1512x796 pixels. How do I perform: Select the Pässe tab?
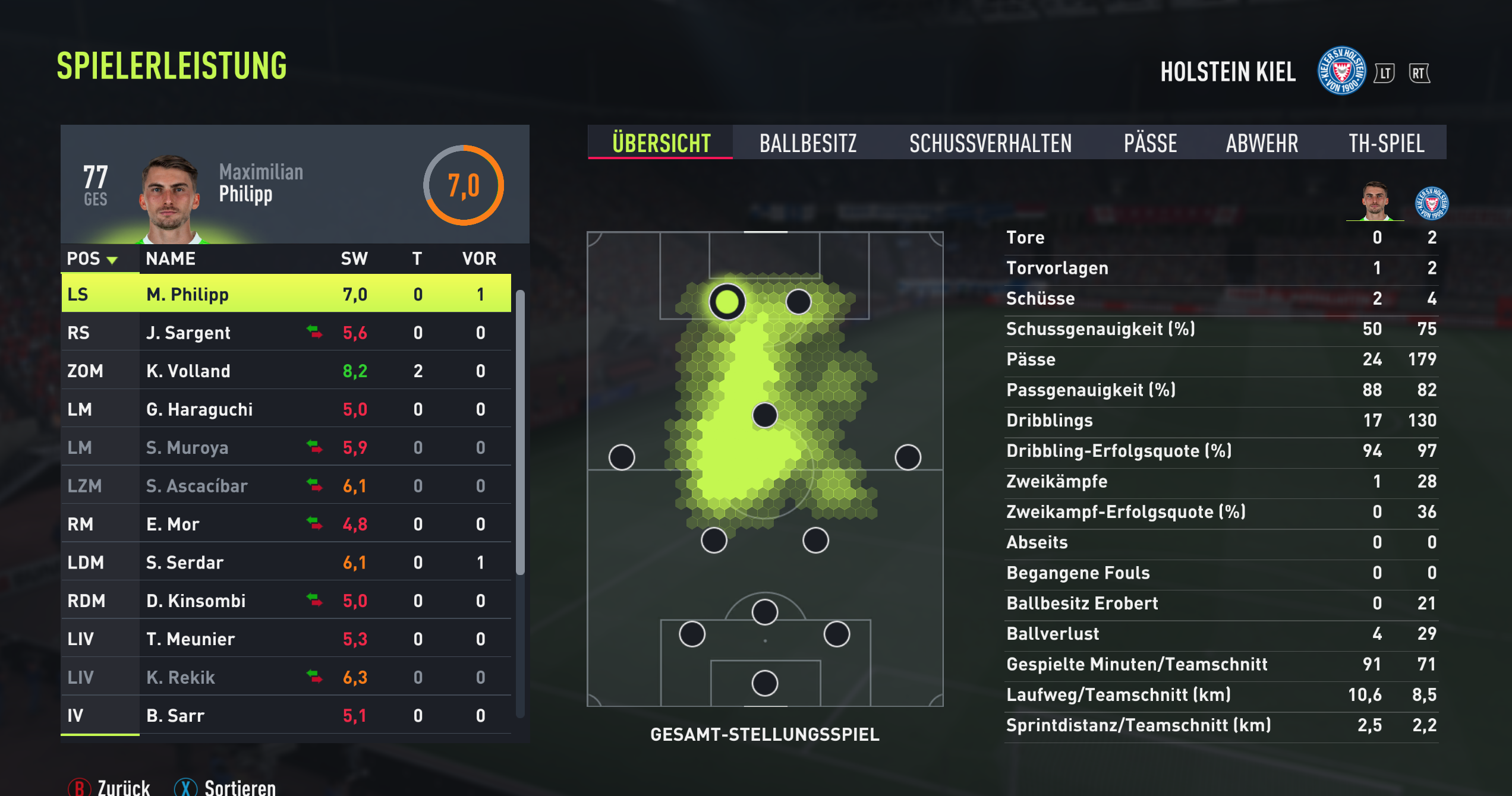click(1150, 143)
